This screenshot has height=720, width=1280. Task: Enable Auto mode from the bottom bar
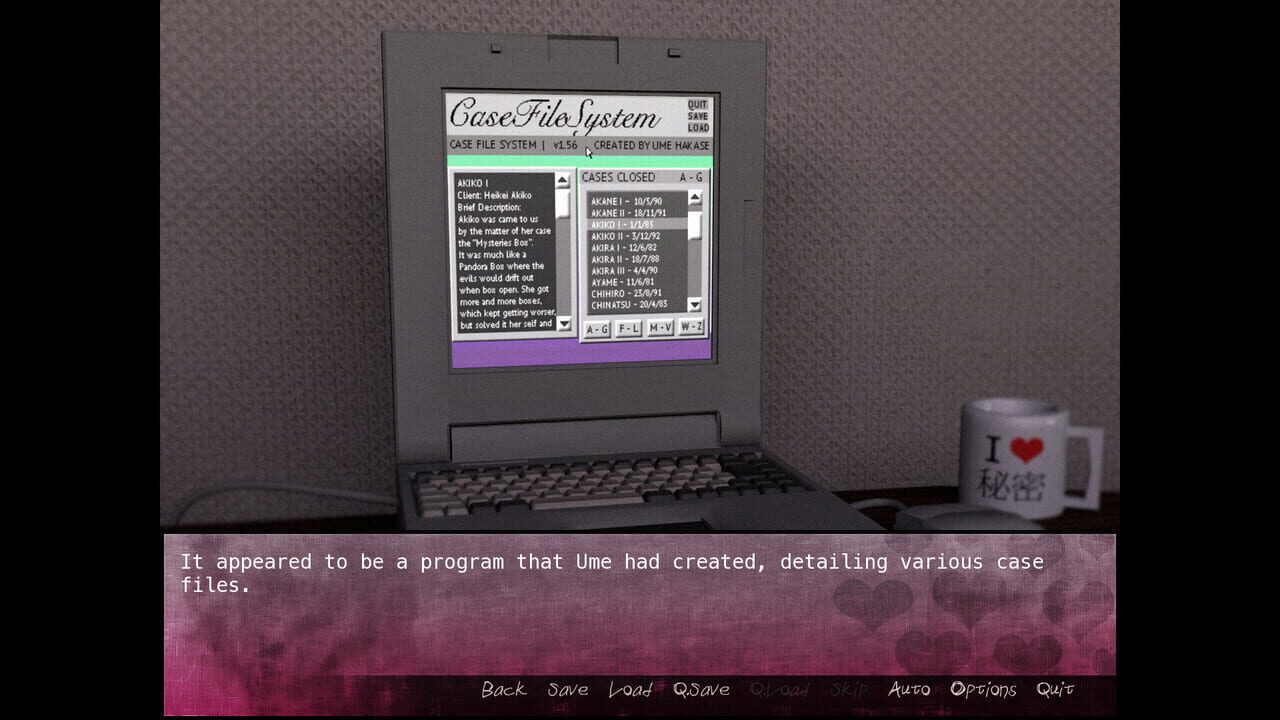(909, 688)
